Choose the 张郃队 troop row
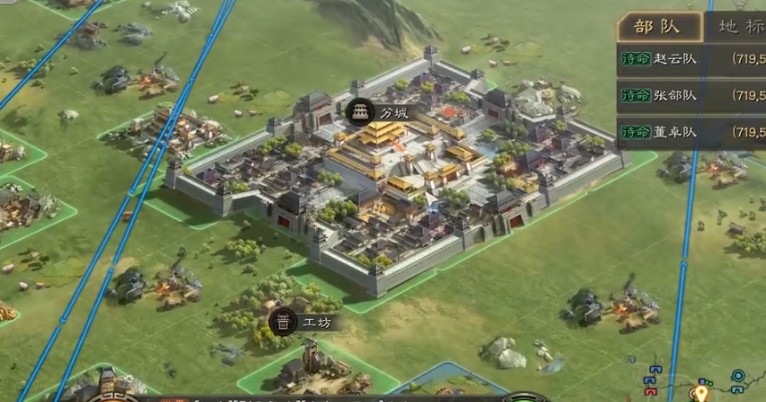This screenshot has width=766, height=402. 691,95
